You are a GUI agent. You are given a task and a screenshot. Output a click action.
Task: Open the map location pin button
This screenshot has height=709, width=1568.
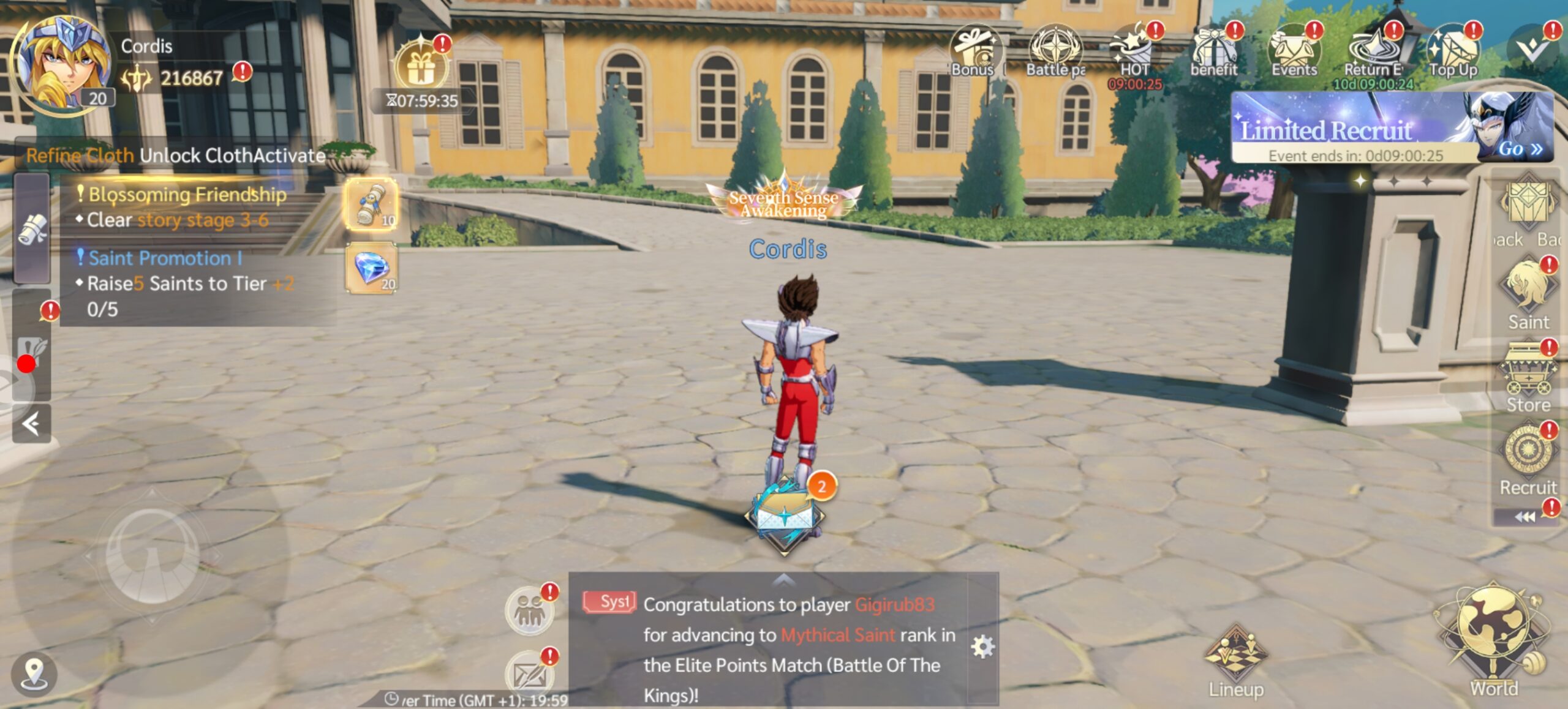tap(34, 673)
